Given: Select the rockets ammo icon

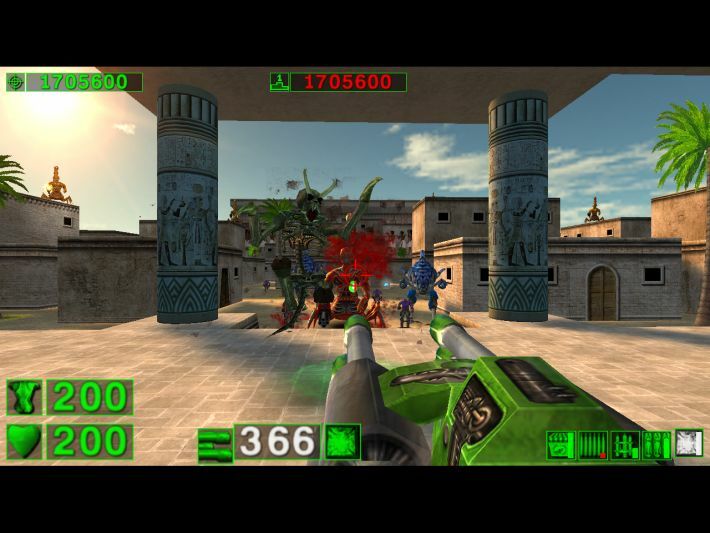Looking at the screenshot, I should point(625,444).
